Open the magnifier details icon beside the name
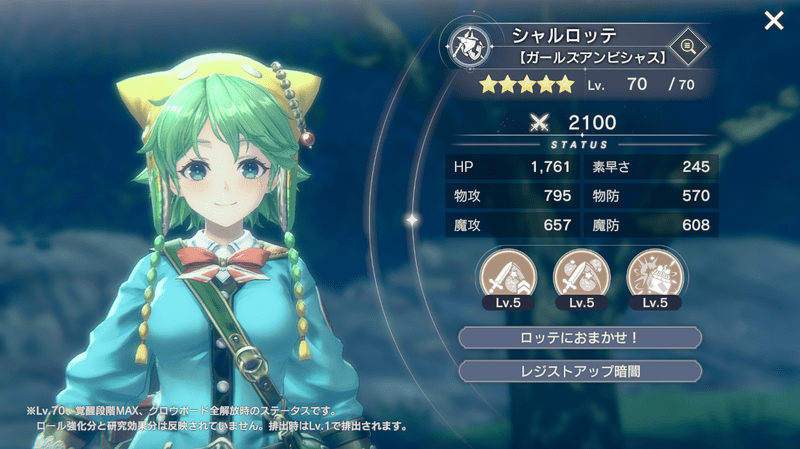Viewport: 800px width, 449px height. point(687,45)
